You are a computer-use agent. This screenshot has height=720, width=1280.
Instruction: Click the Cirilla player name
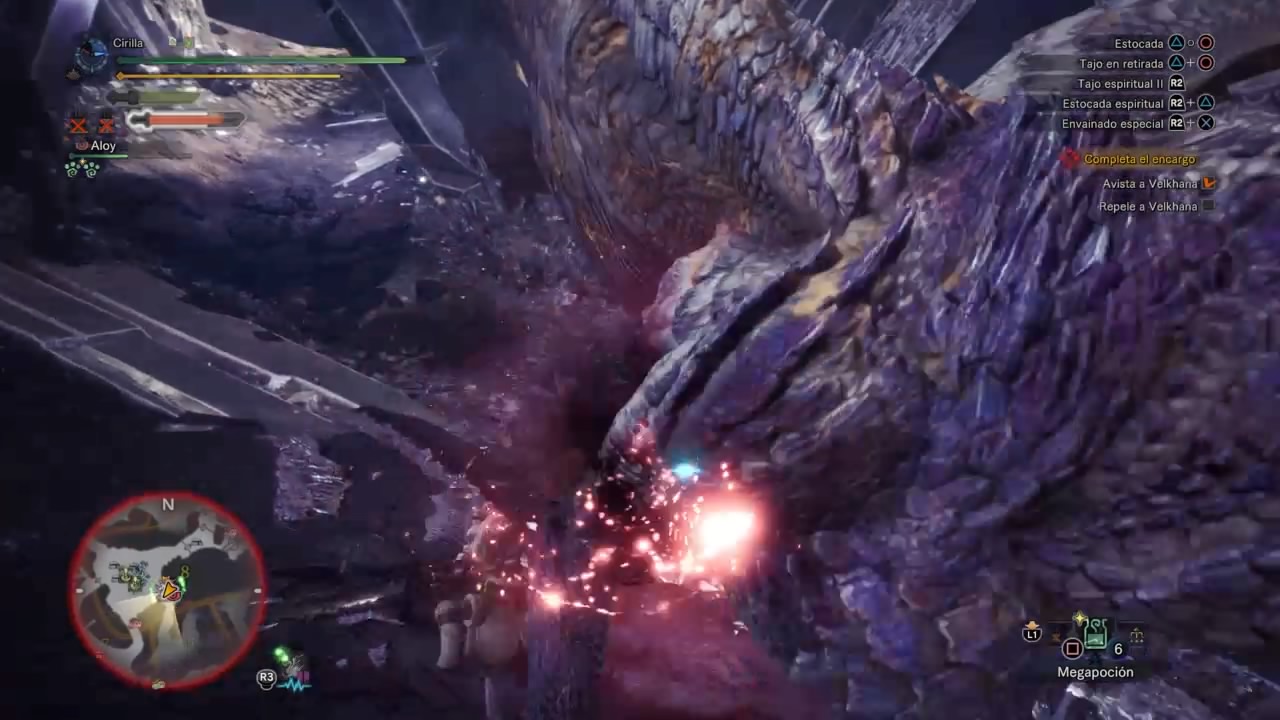(x=128, y=44)
